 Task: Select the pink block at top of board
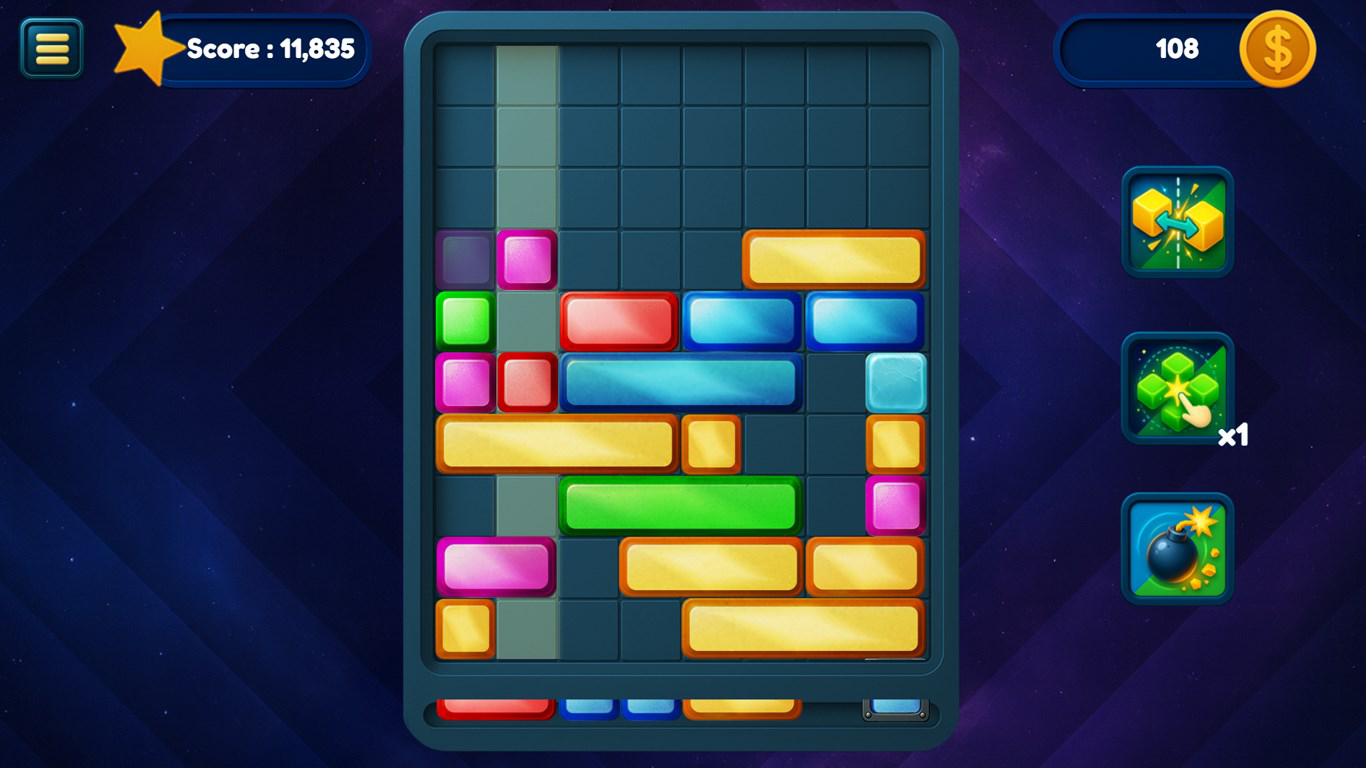(x=526, y=259)
